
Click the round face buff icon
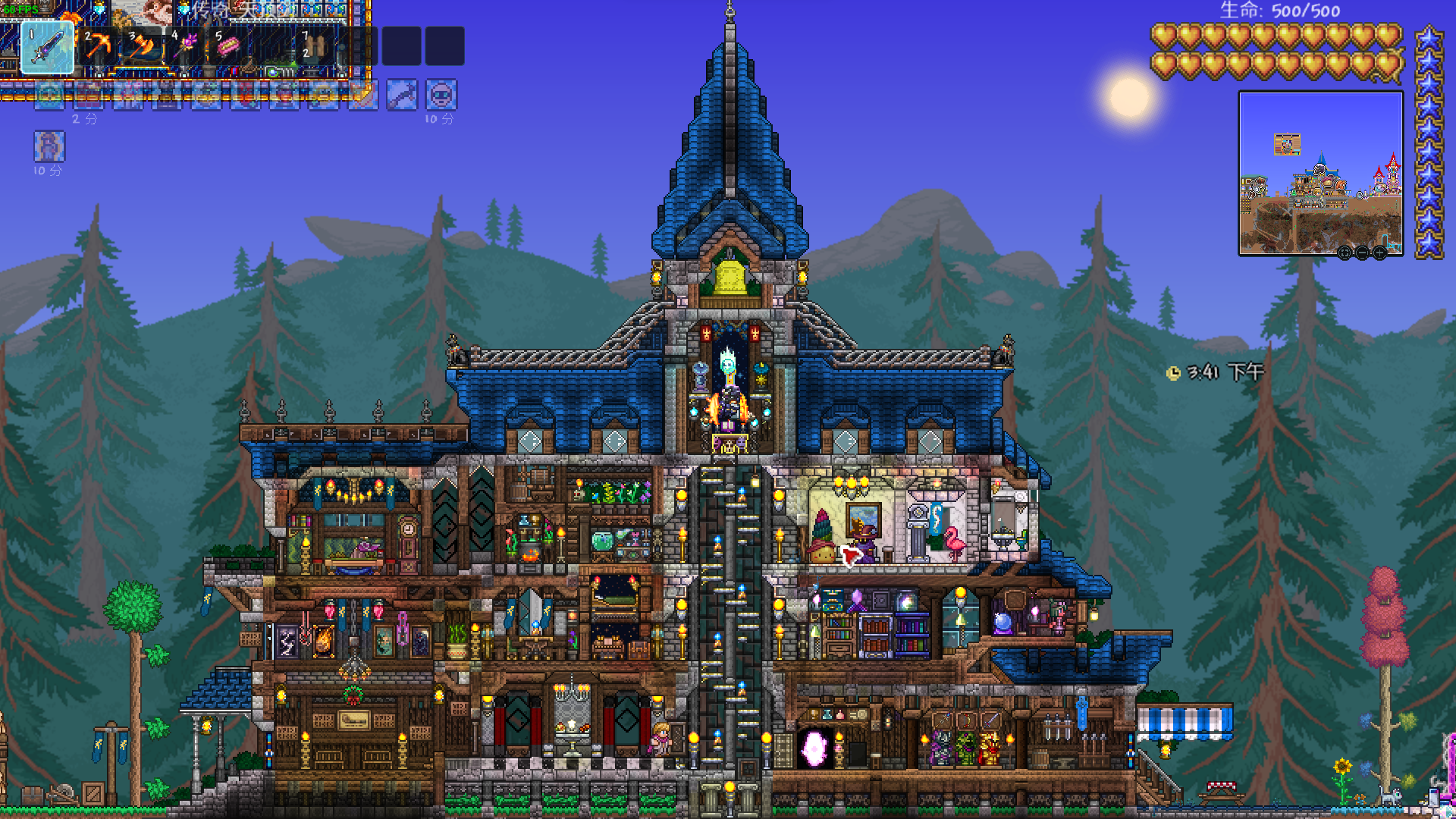coord(441,96)
